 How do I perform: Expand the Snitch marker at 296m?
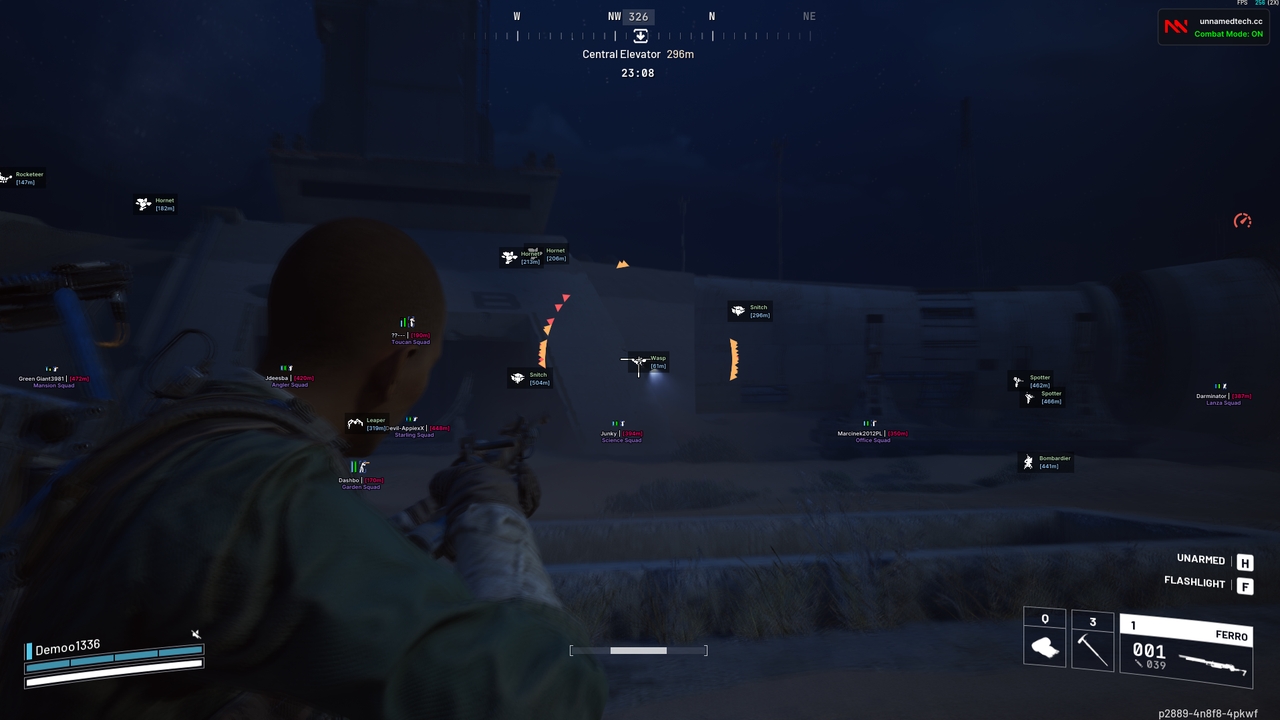coord(755,310)
